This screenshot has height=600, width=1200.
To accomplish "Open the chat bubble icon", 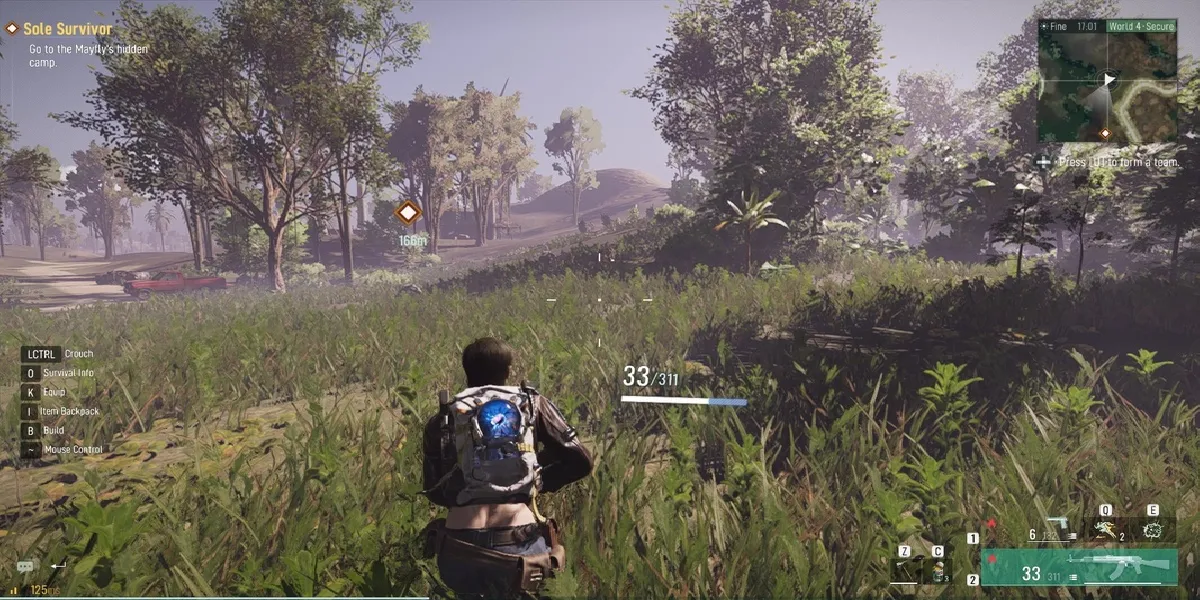I will [25, 566].
